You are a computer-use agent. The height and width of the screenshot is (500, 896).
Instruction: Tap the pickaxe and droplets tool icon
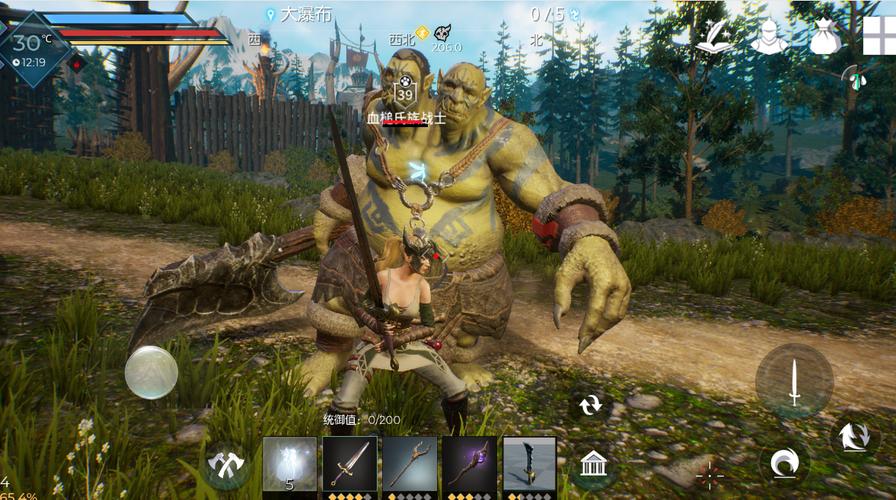click(853, 80)
